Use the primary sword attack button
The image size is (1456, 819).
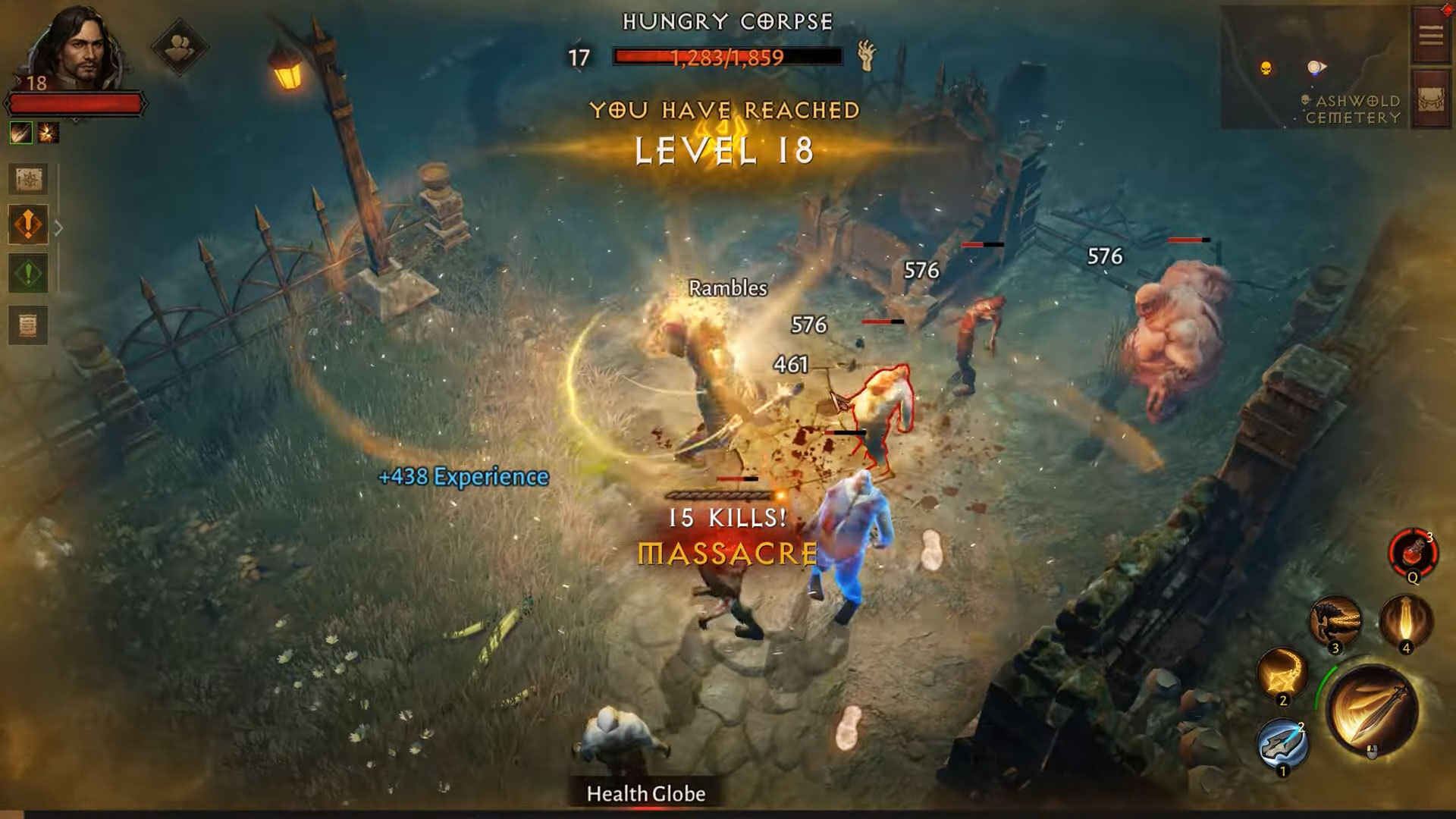pyautogui.click(x=1372, y=711)
